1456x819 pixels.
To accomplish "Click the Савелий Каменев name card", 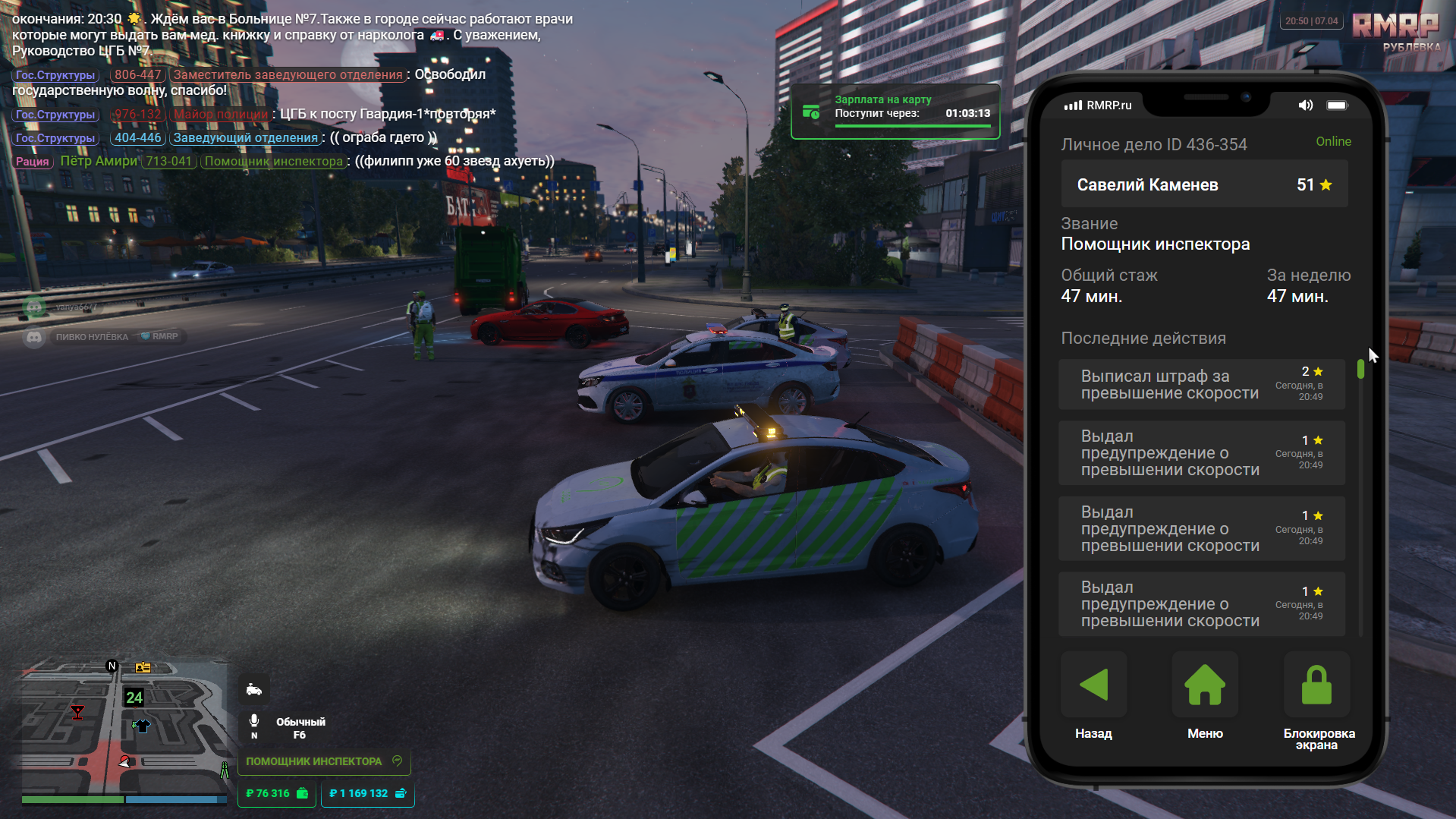I will pyautogui.click(x=1204, y=184).
